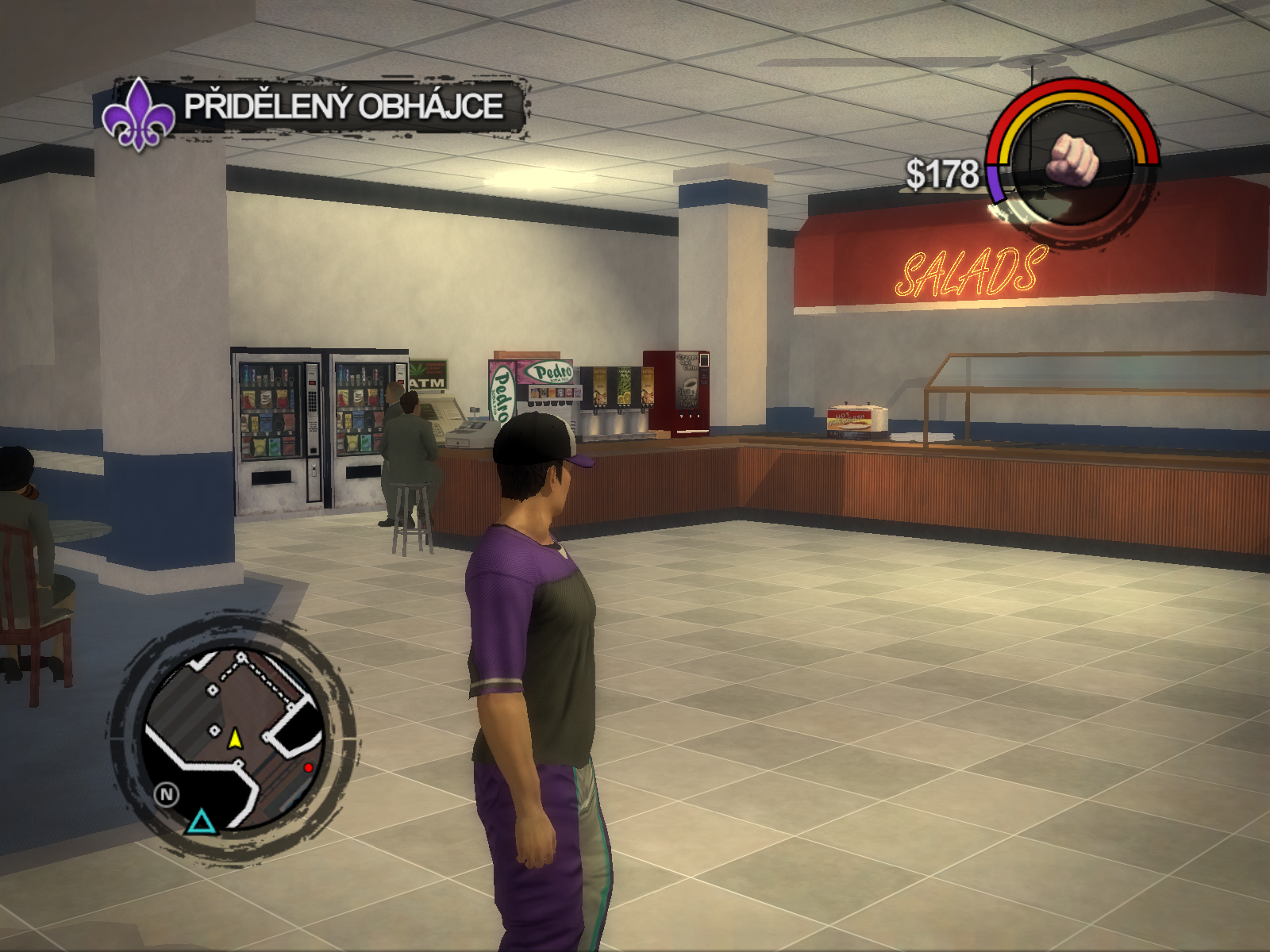Select the fist weapon icon
The image size is (1270, 952).
[1074, 159]
